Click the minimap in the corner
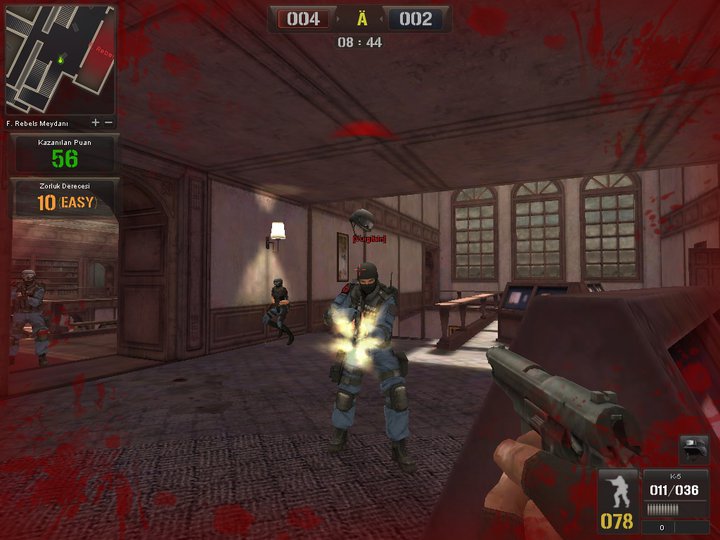Image resolution: width=720 pixels, height=540 pixels. tap(60, 58)
